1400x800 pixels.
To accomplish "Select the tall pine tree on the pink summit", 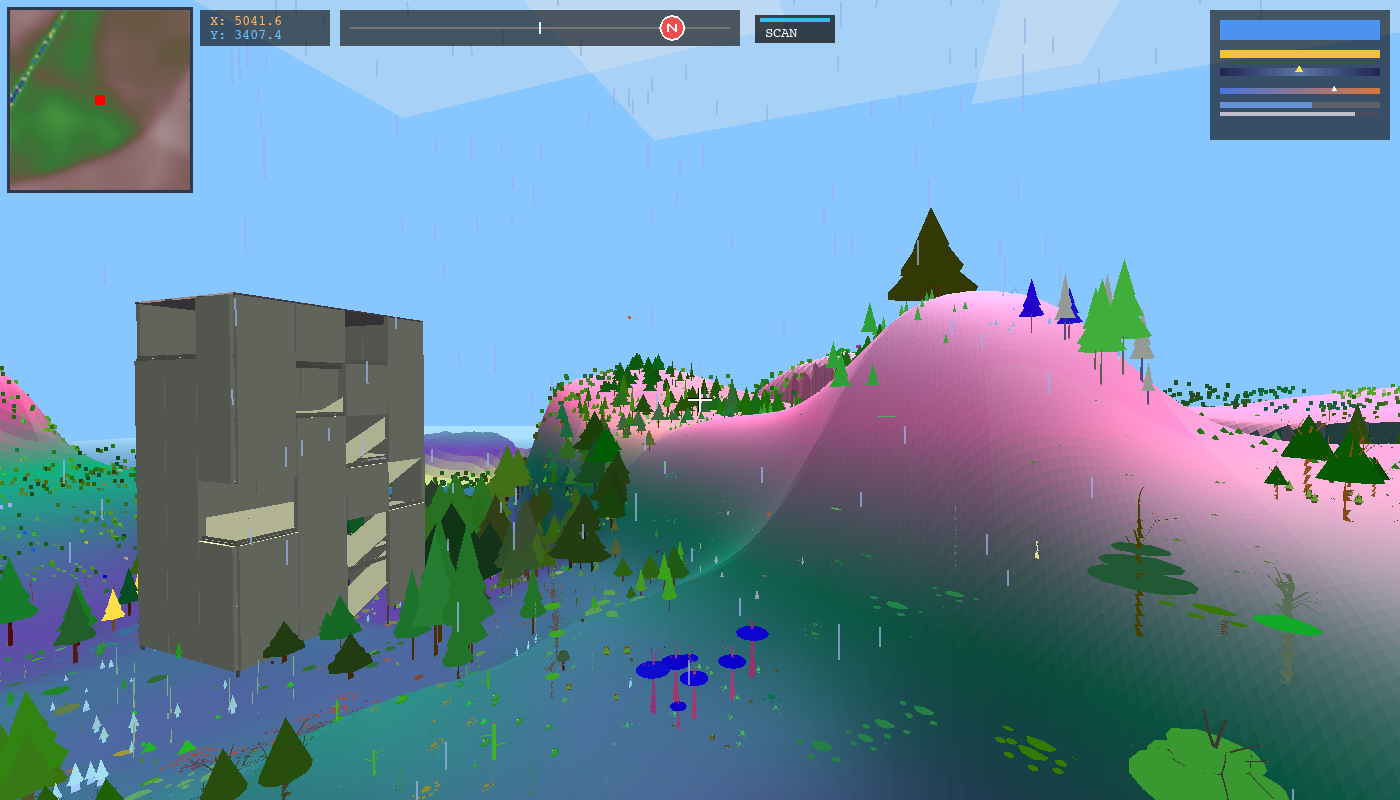I will pyautogui.click(x=930, y=260).
